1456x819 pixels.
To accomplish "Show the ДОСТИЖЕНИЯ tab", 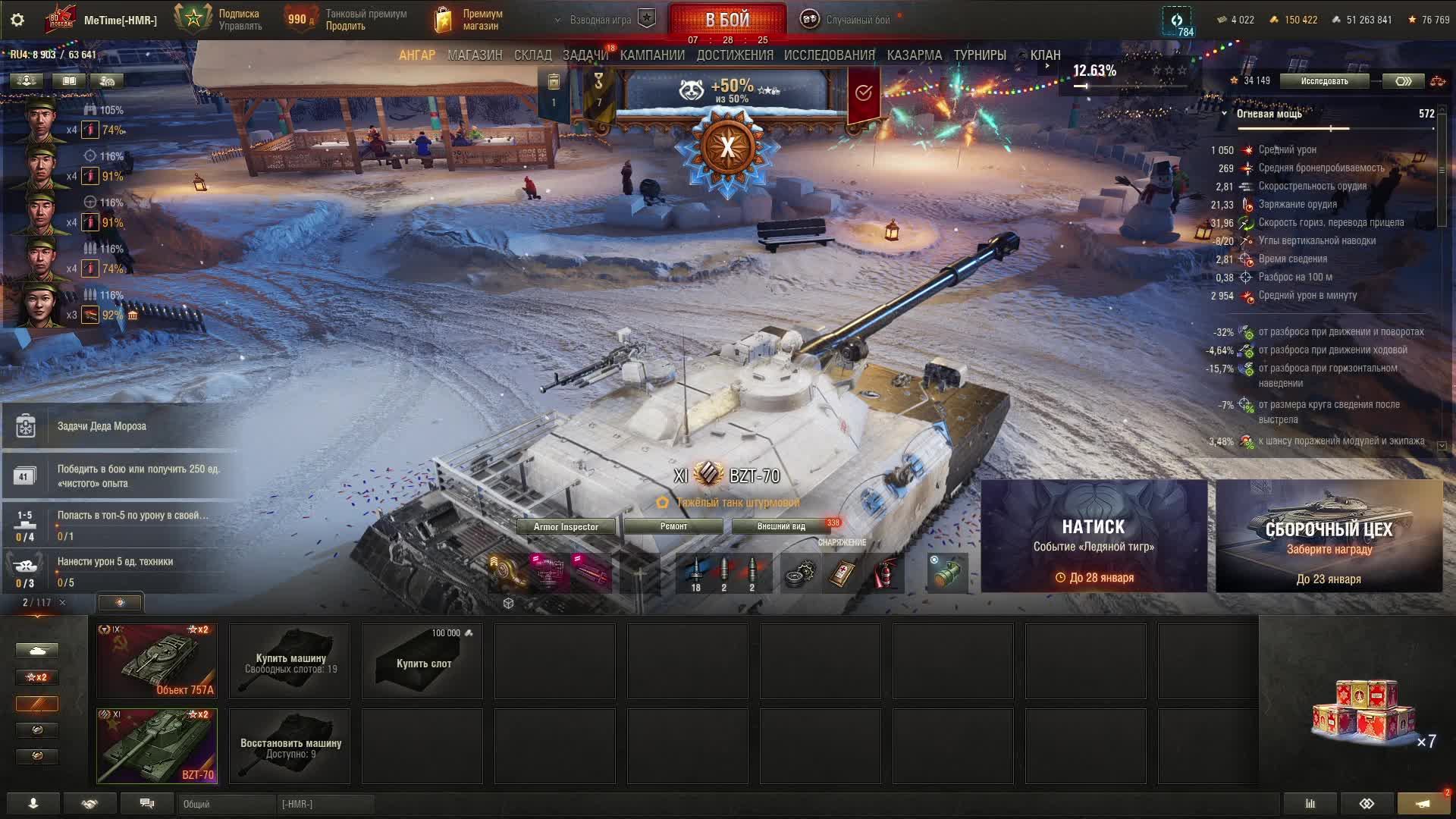I will tap(734, 55).
